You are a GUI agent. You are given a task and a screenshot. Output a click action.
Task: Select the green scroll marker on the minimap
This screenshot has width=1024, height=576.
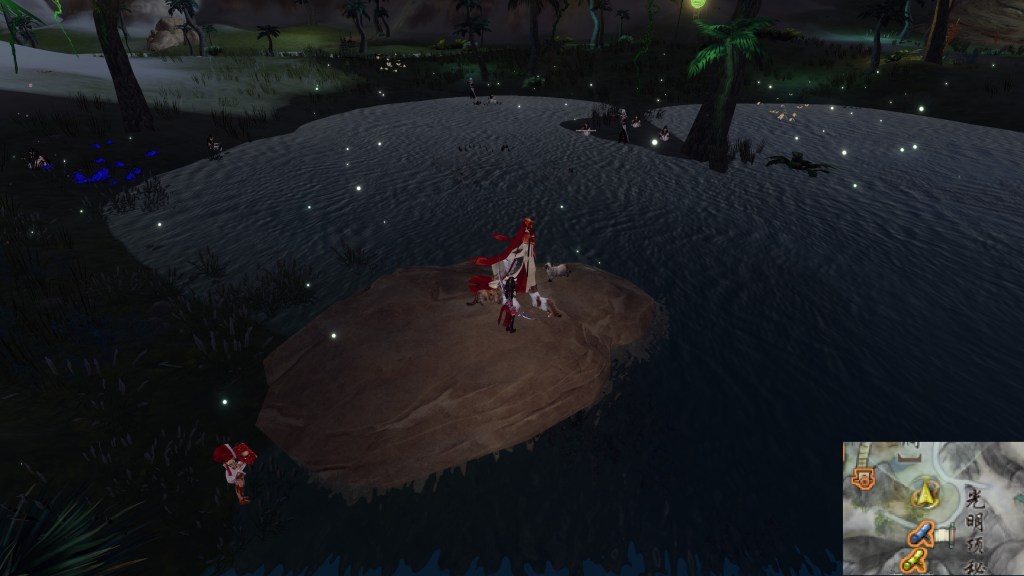[x=912, y=561]
